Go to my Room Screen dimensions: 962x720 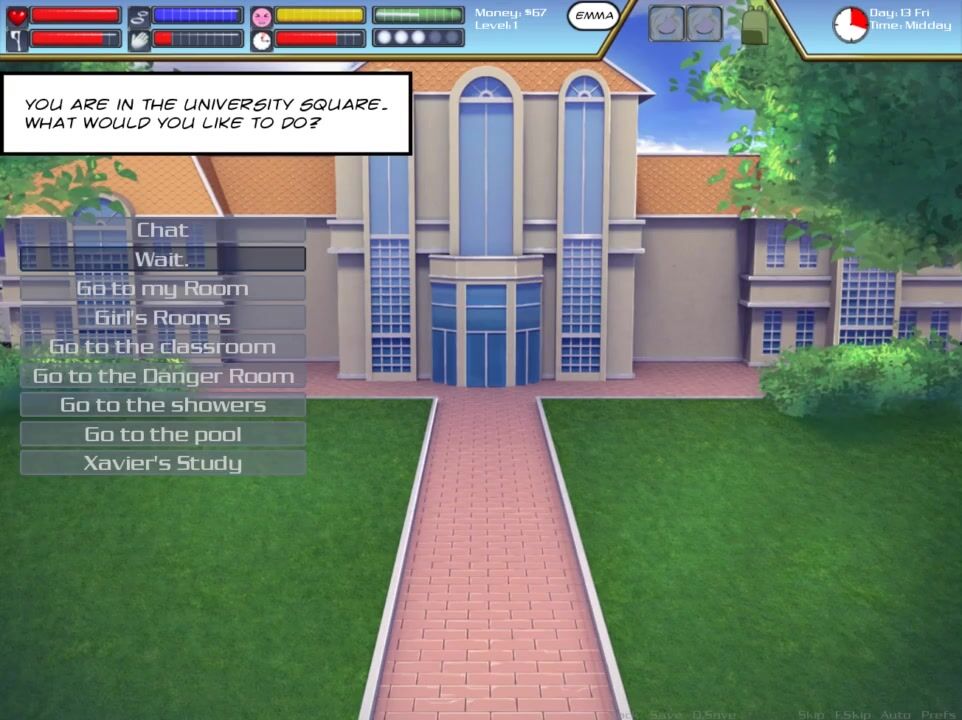pos(162,288)
